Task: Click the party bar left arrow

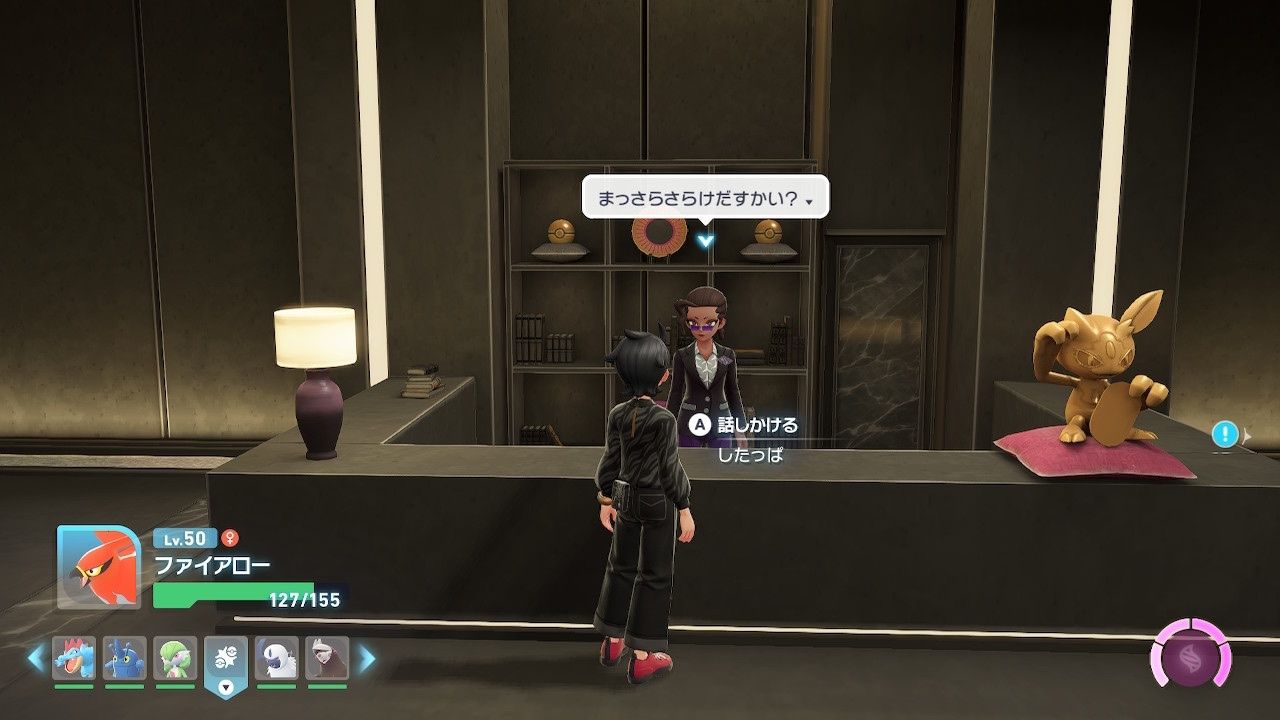Action: coord(36,658)
